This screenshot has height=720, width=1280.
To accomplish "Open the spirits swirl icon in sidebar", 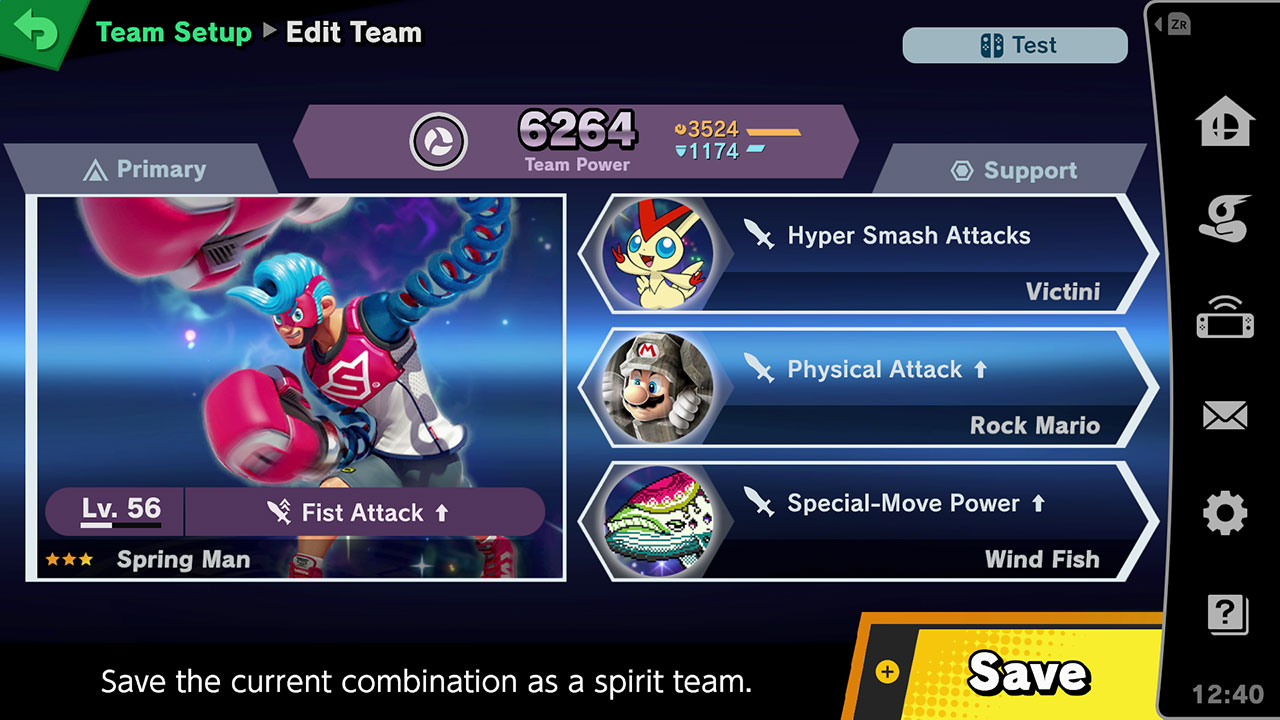I will [1224, 219].
